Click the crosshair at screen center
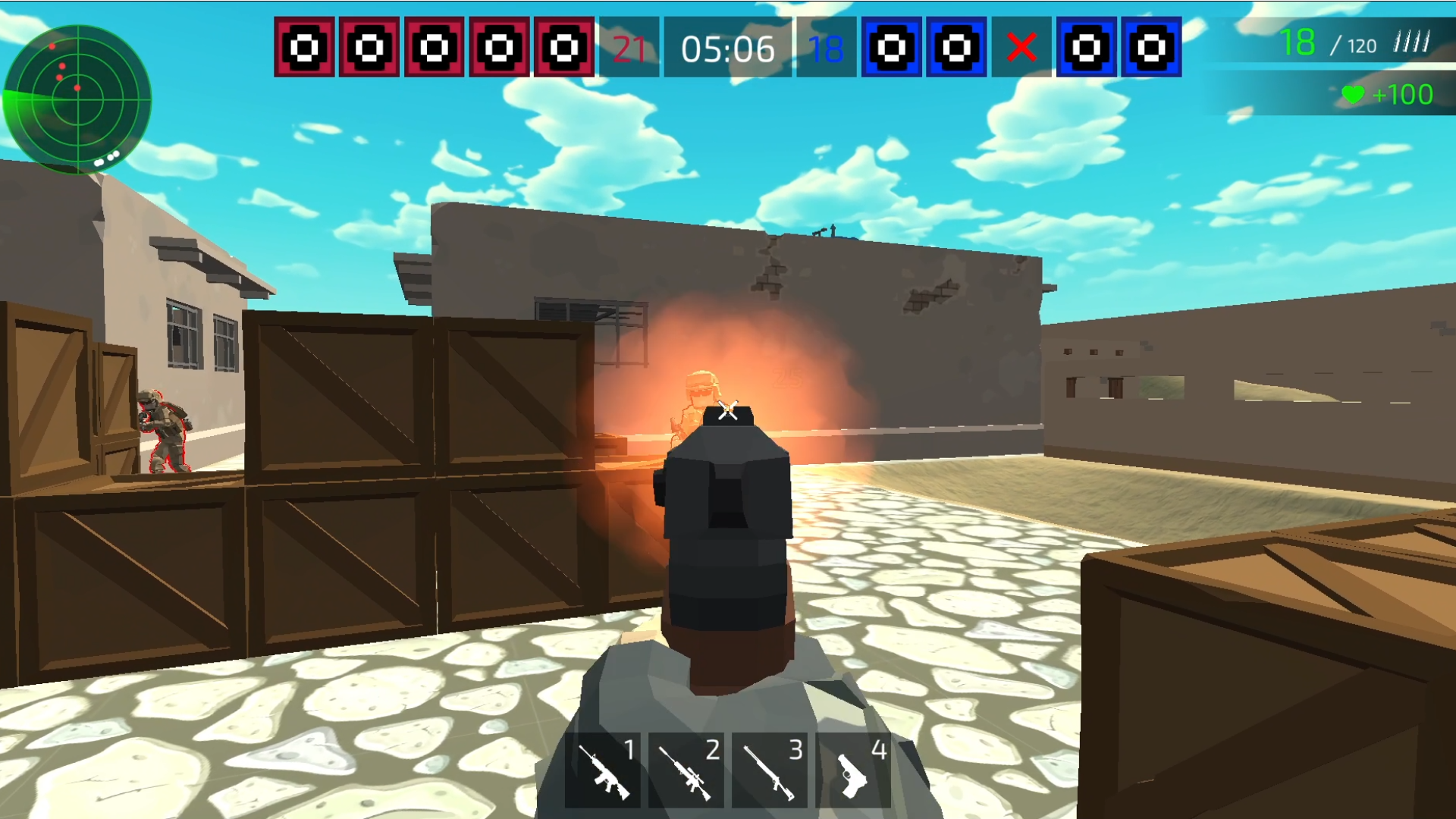 tap(726, 409)
